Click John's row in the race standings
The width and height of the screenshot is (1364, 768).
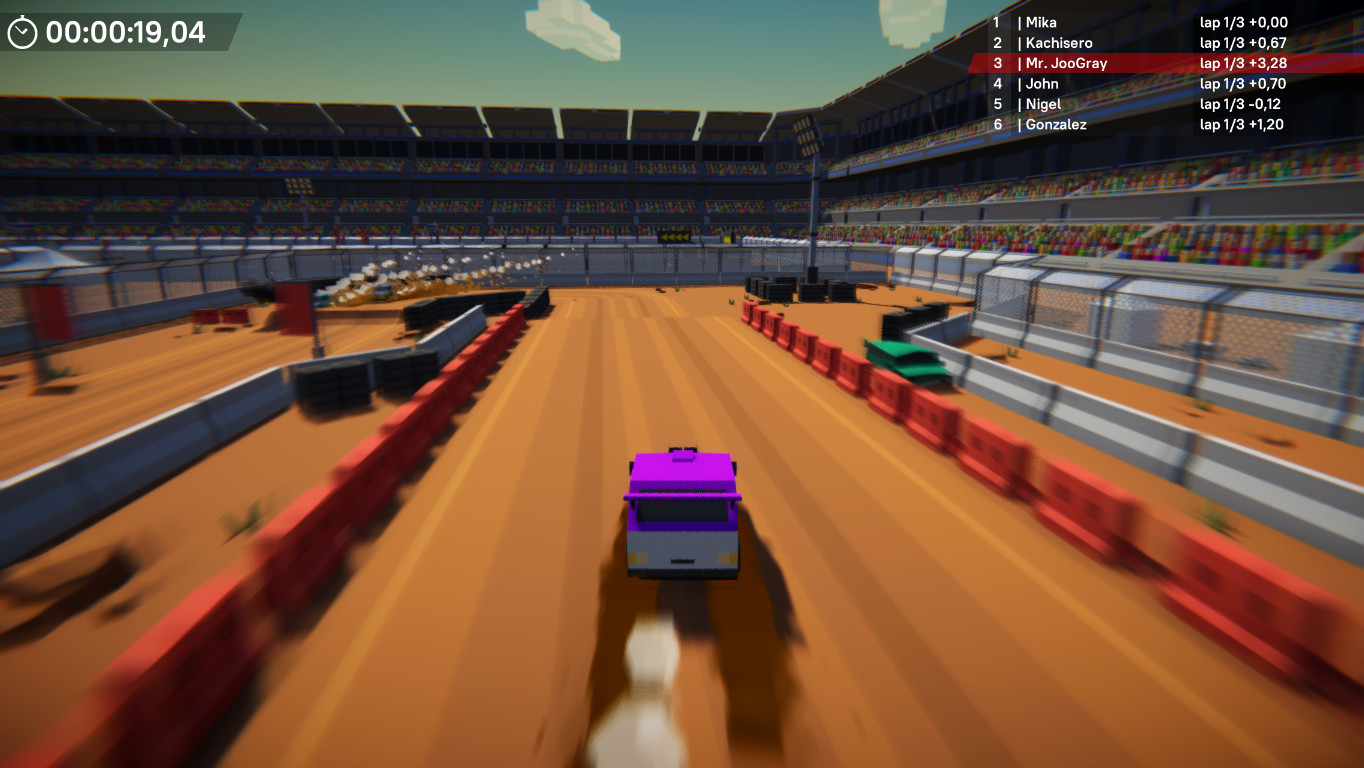coord(1042,84)
